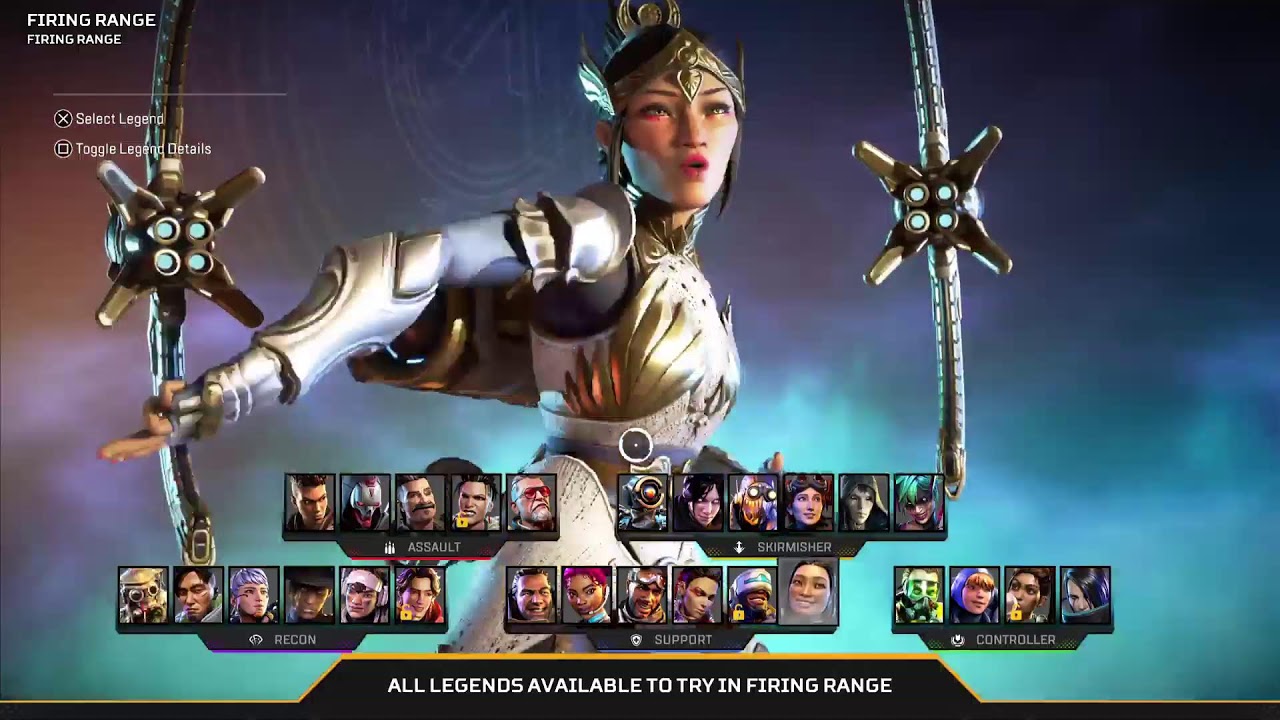This screenshot has width=1280, height=720.
Task: Select Wattson in the blue hood
Action: click(974, 595)
